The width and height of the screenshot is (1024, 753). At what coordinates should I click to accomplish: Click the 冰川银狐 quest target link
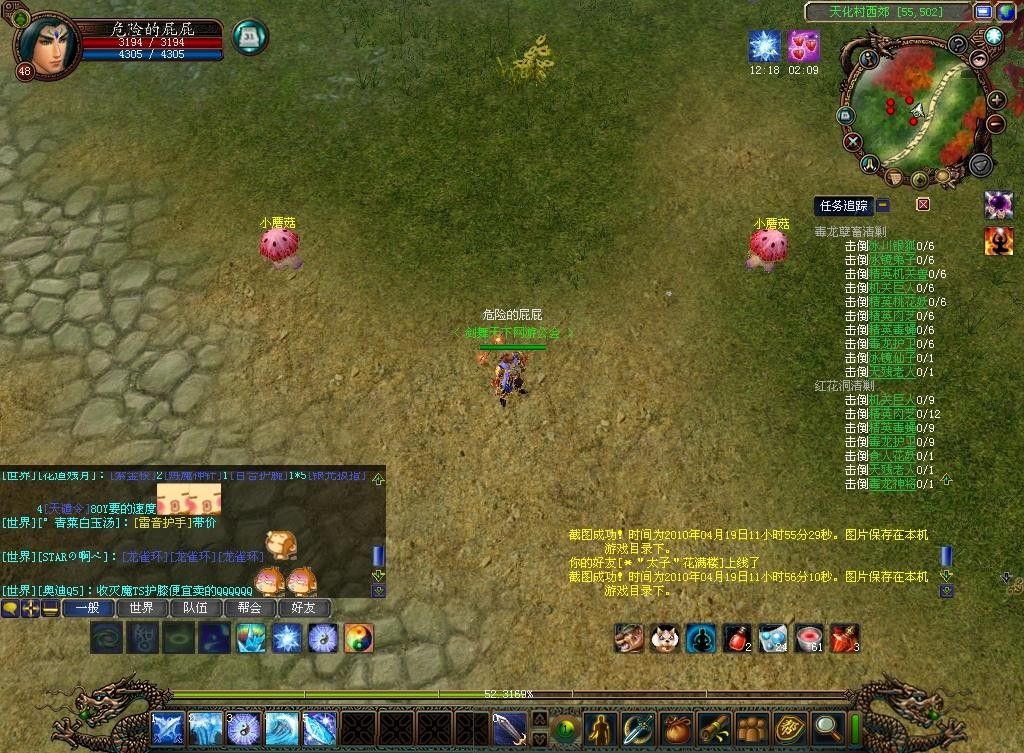click(x=892, y=245)
